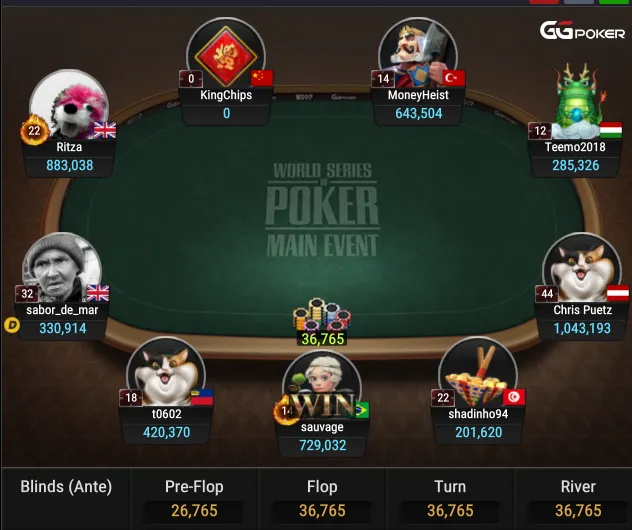Open sauvage player avatar
The height and width of the screenshot is (530, 632).
pyautogui.click(x=321, y=386)
